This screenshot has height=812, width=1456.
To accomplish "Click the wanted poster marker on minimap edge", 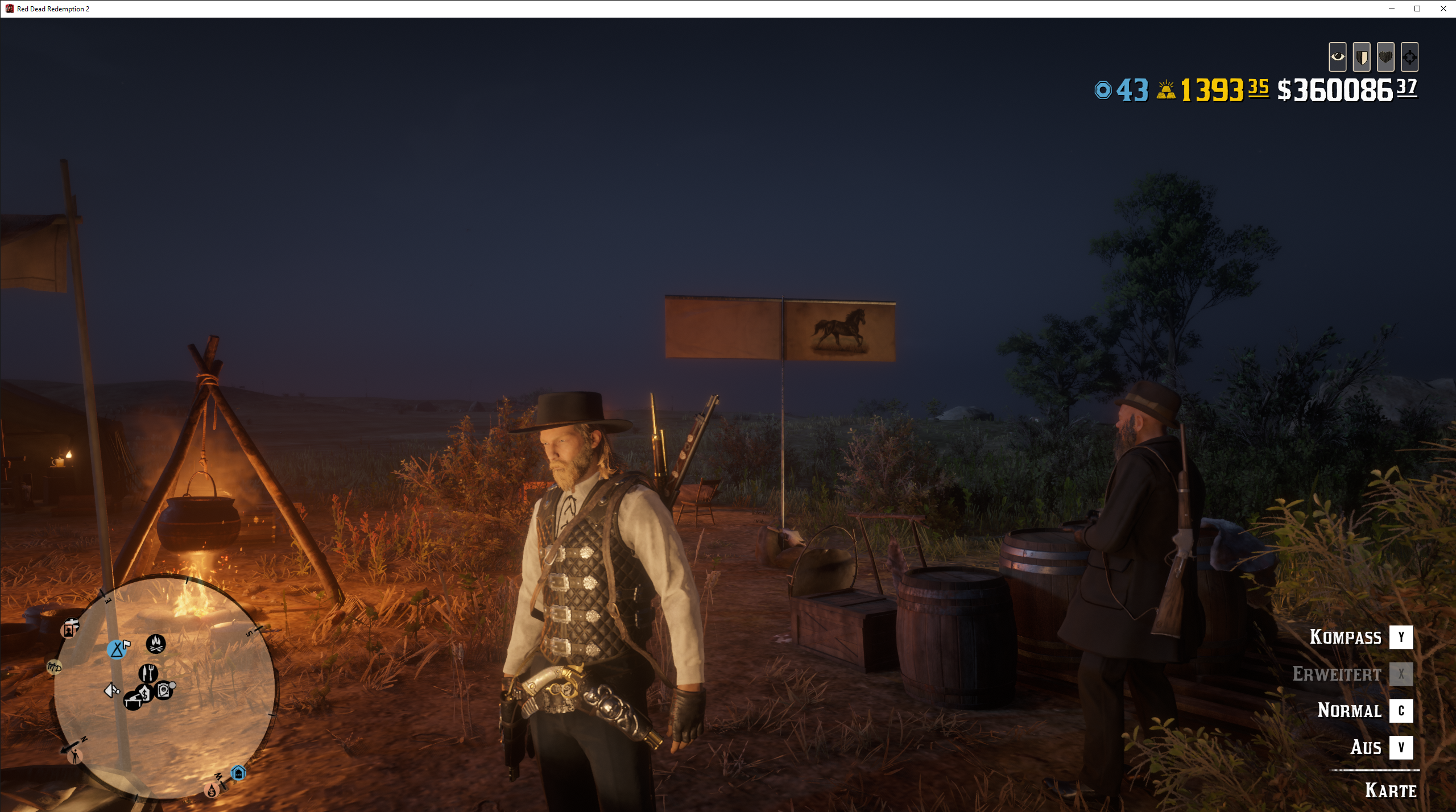I will pos(69,629).
